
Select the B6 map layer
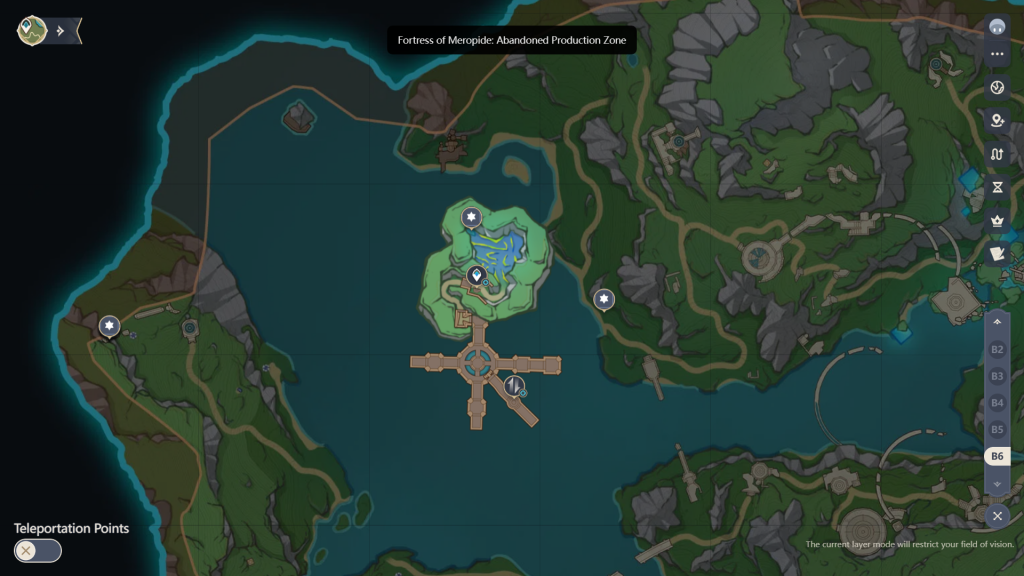tap(997, 456)
